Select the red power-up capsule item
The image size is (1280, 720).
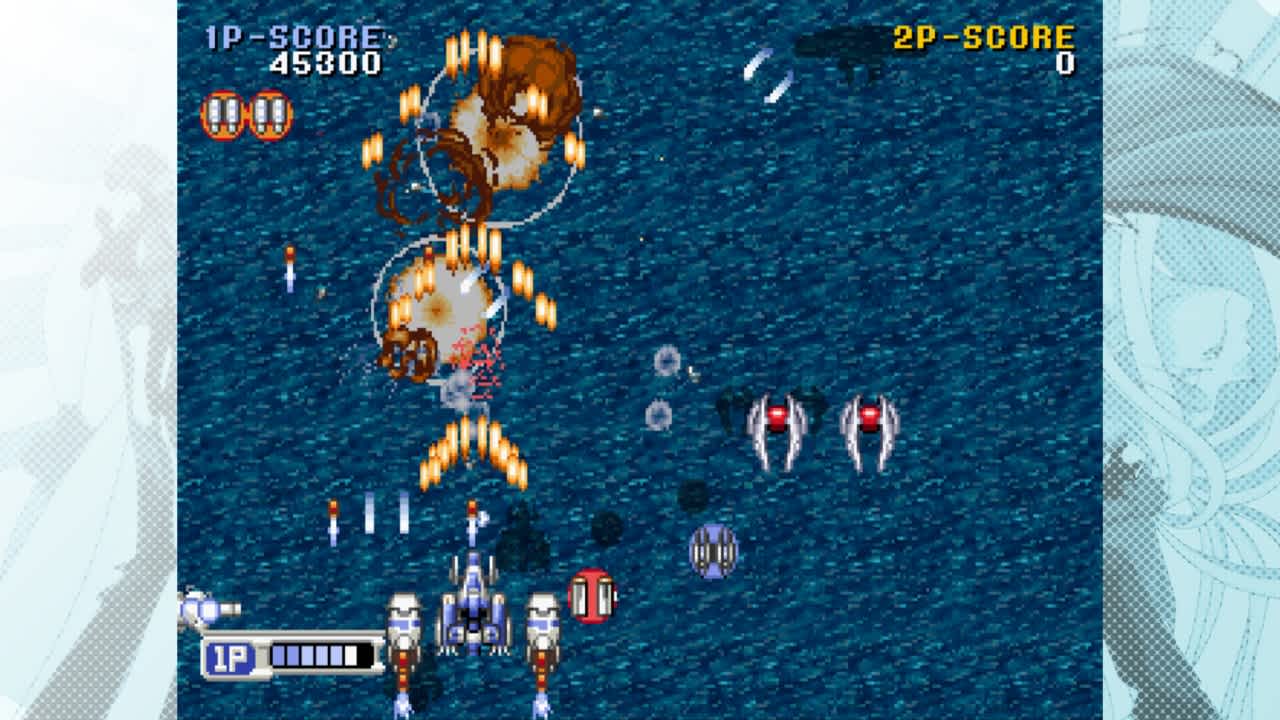tap(593, 597)
